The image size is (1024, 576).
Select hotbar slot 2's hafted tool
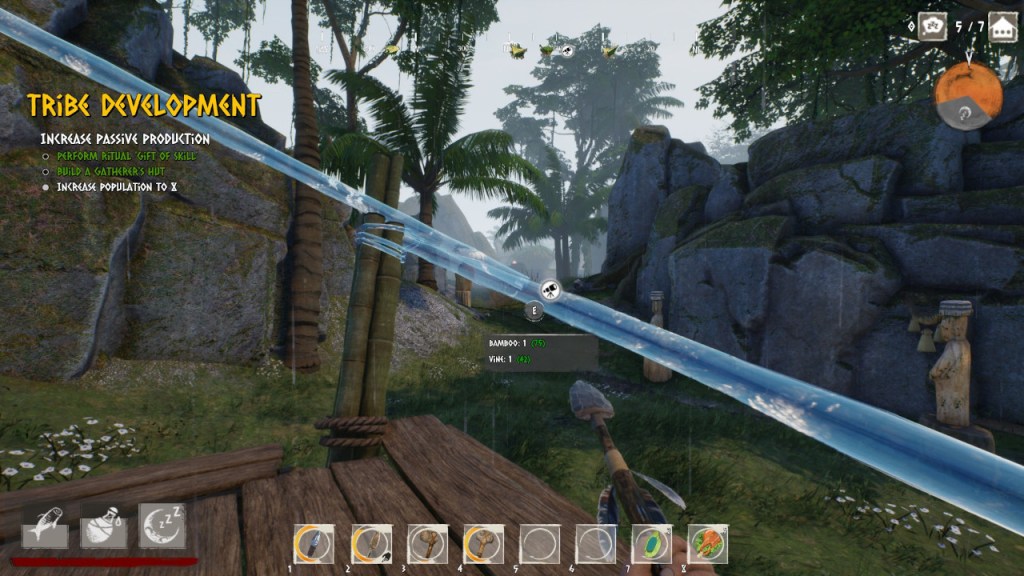370,544
